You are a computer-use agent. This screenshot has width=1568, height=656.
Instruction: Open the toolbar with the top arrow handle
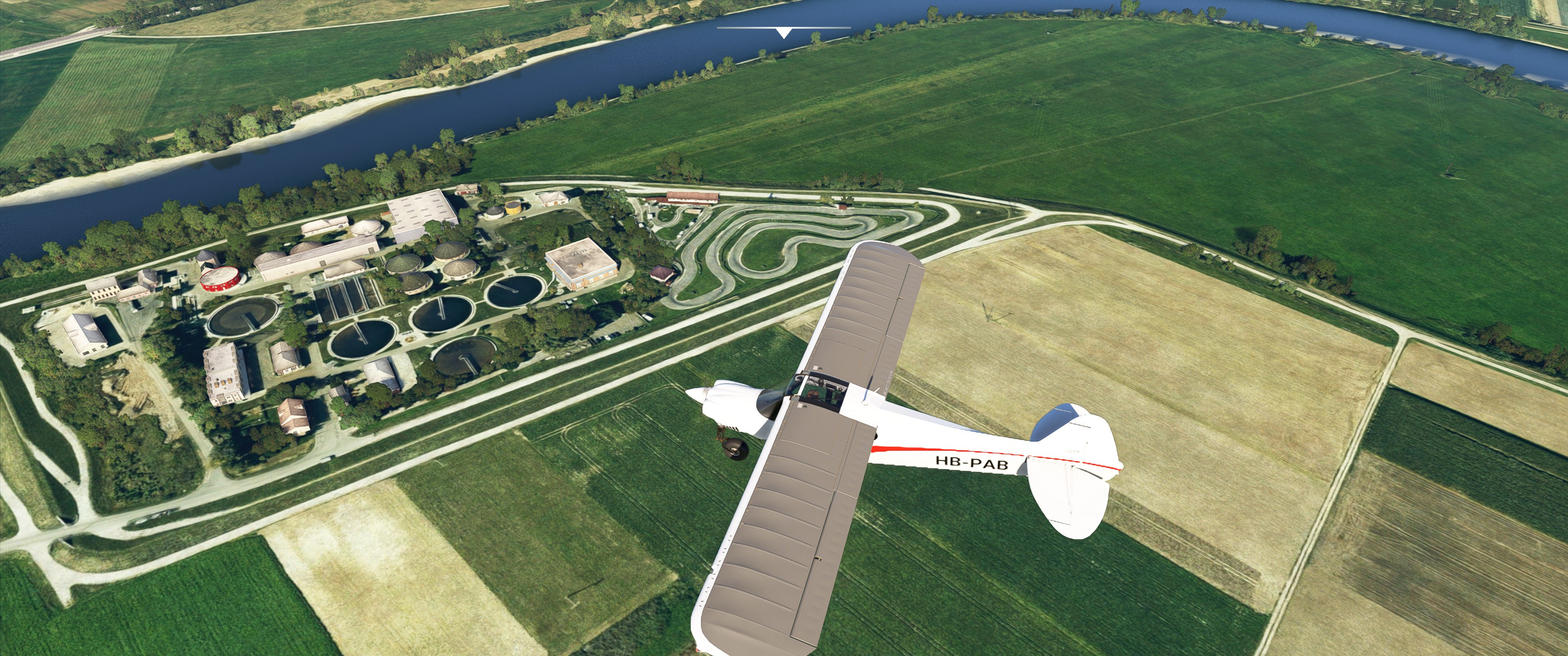784,33
